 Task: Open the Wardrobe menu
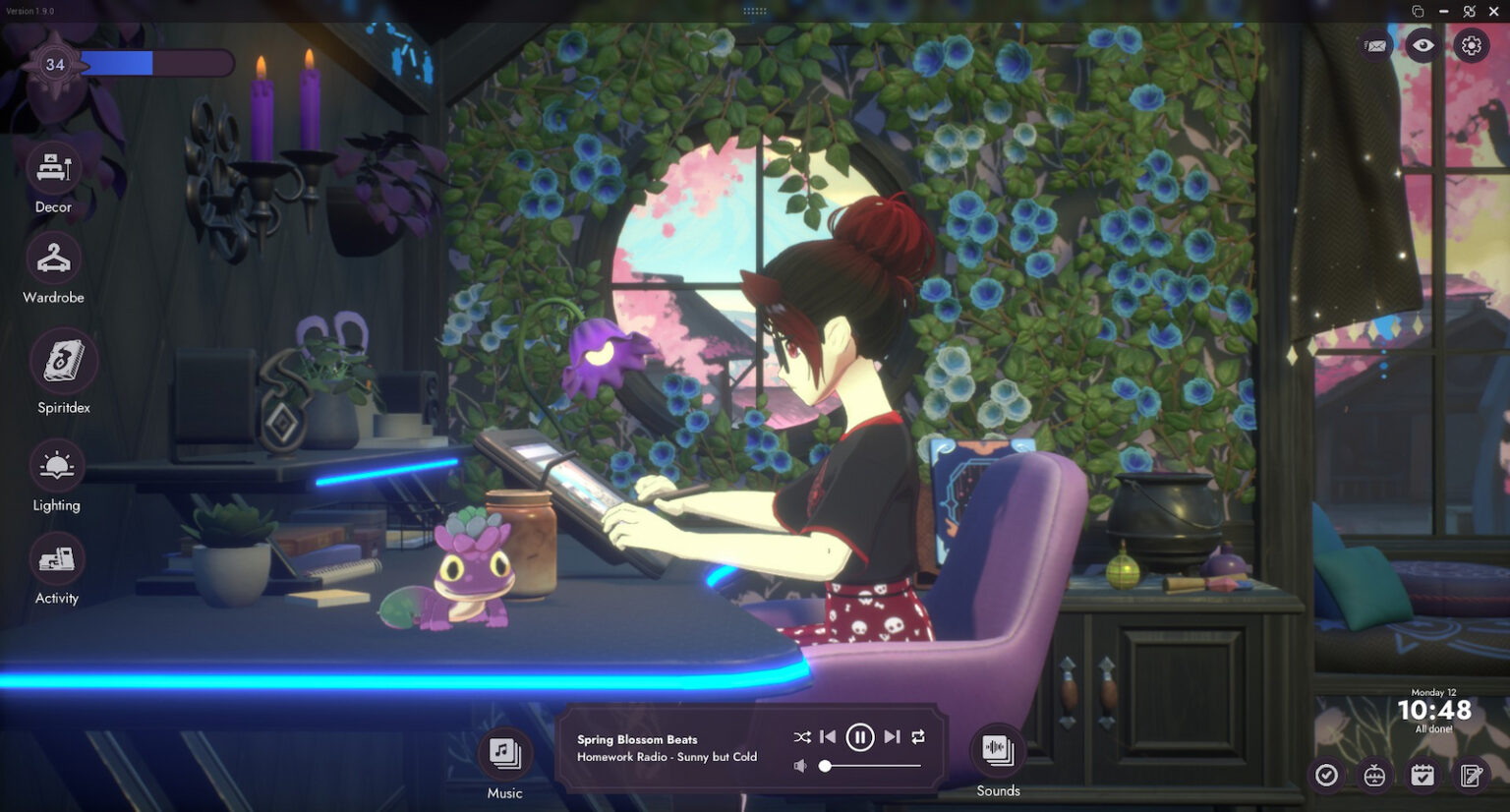pyautogui.click(x=55, y=259)
